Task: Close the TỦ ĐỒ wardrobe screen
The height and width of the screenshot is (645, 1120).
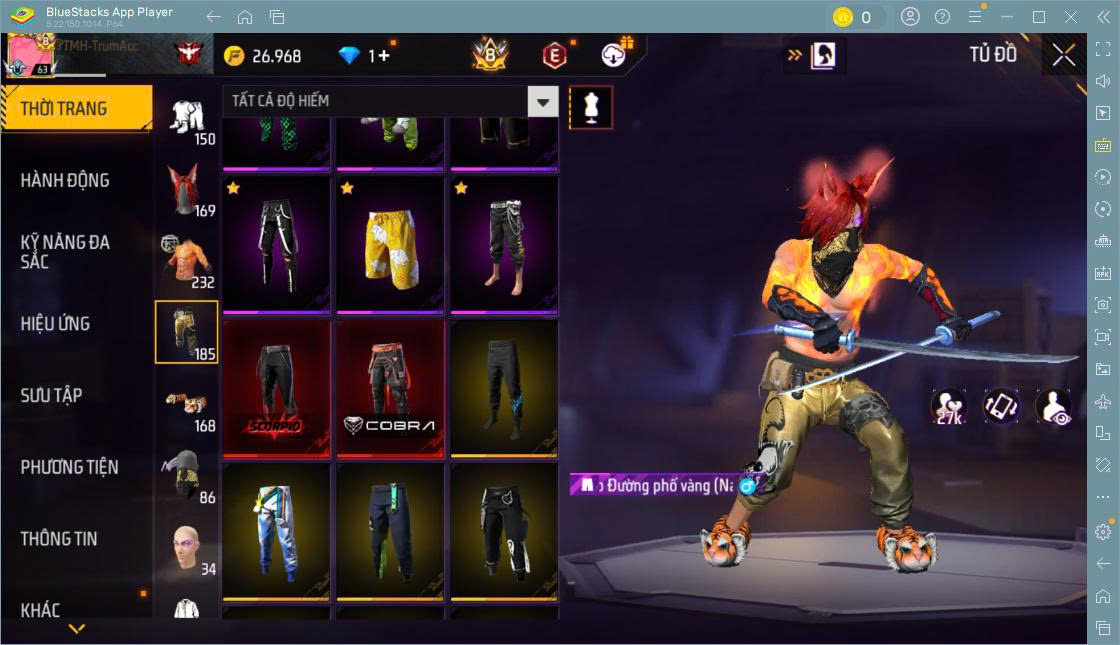Action: pyautogui.click(x=1063, y=55)
